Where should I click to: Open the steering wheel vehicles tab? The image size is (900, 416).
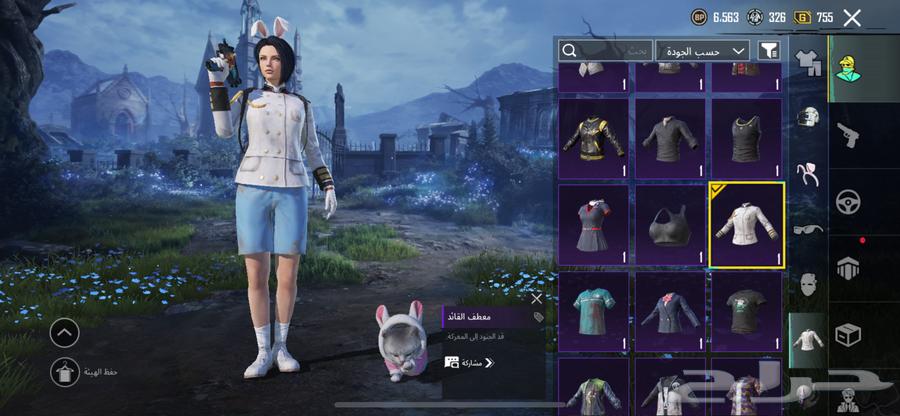[x=847, y=199]
